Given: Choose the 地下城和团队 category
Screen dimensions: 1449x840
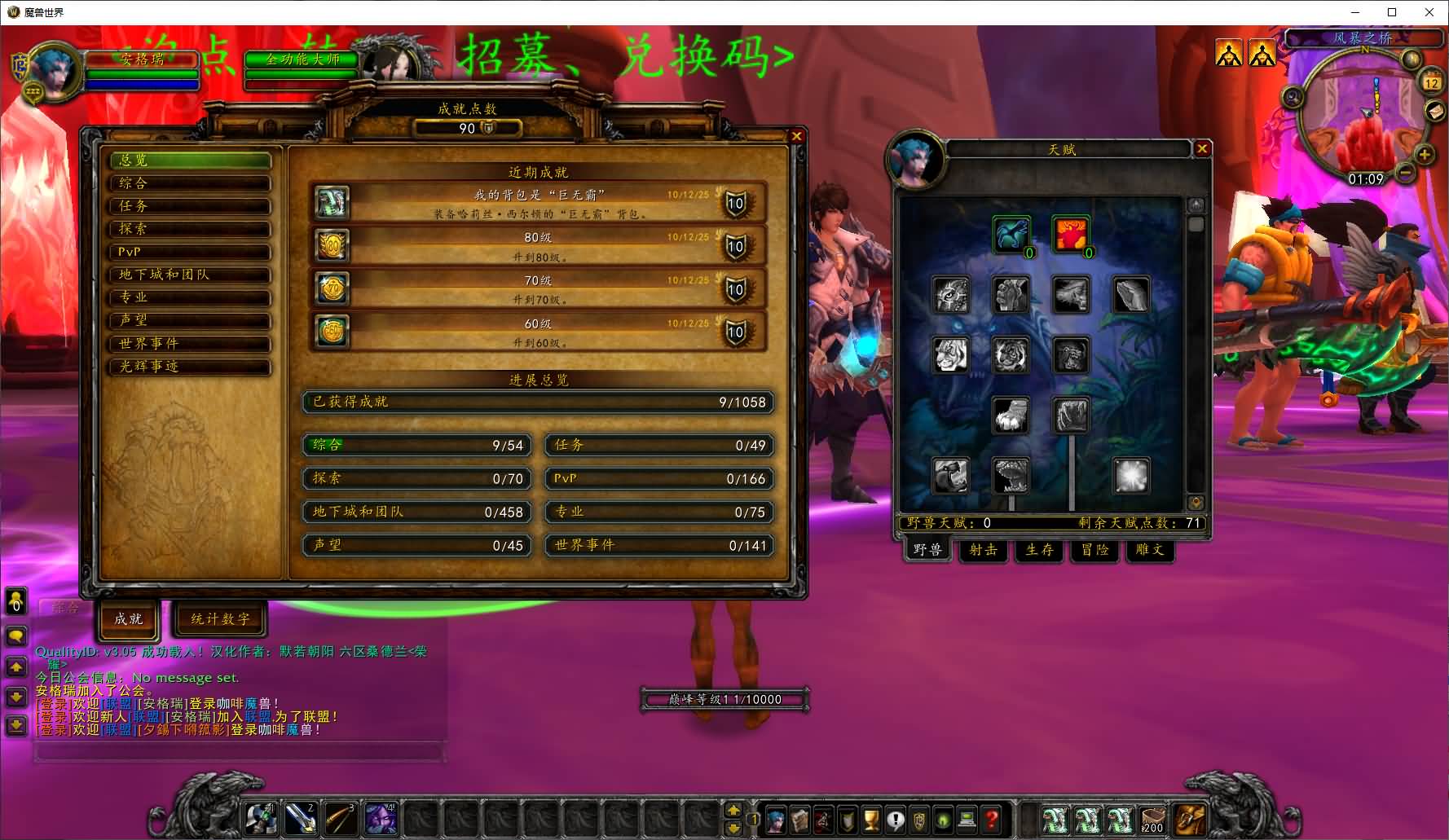Looking at the screenshot, I should [x=190, y=275].
